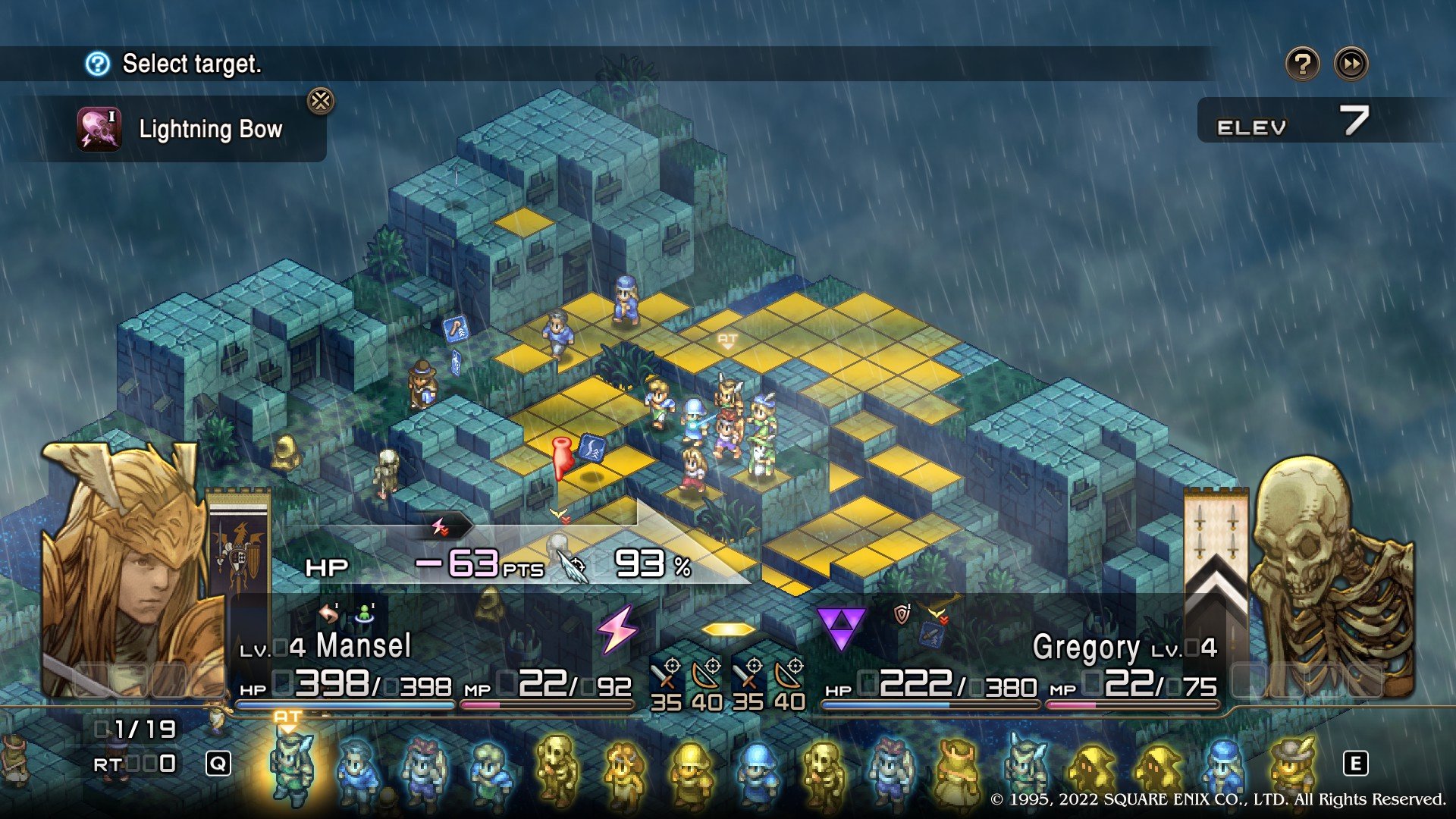Open the help button with question mark

tap(1302, 64)
